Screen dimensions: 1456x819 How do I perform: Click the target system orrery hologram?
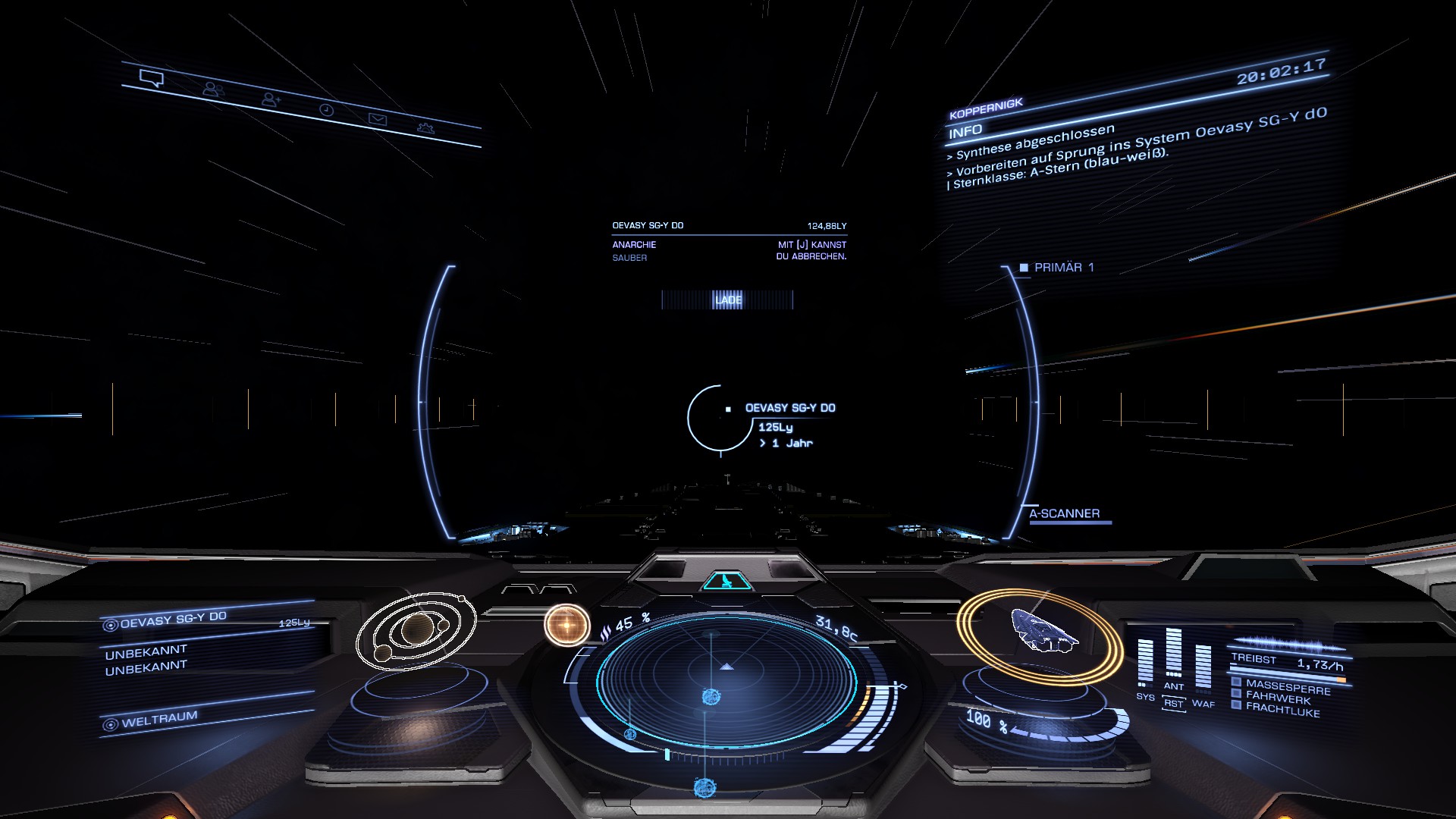coord(416,632)
